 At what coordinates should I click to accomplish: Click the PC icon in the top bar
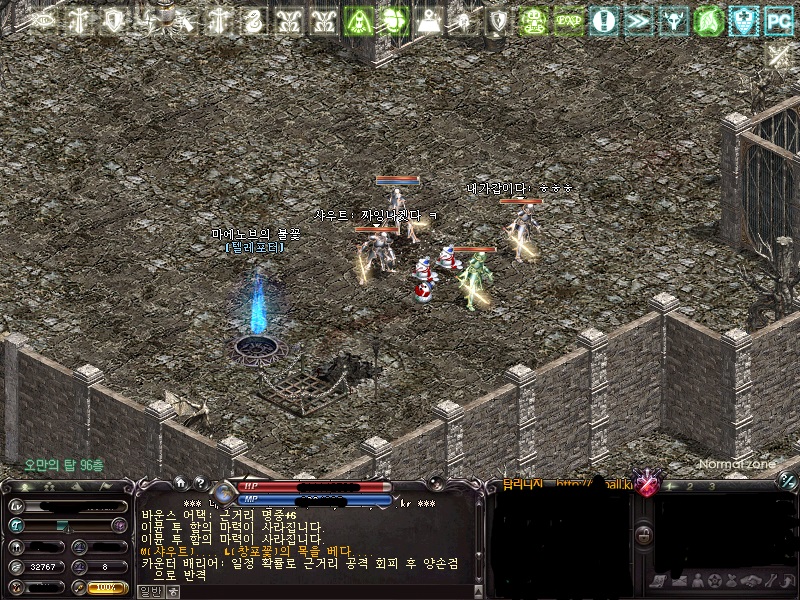pyautogui.click(x=777, y=19)
